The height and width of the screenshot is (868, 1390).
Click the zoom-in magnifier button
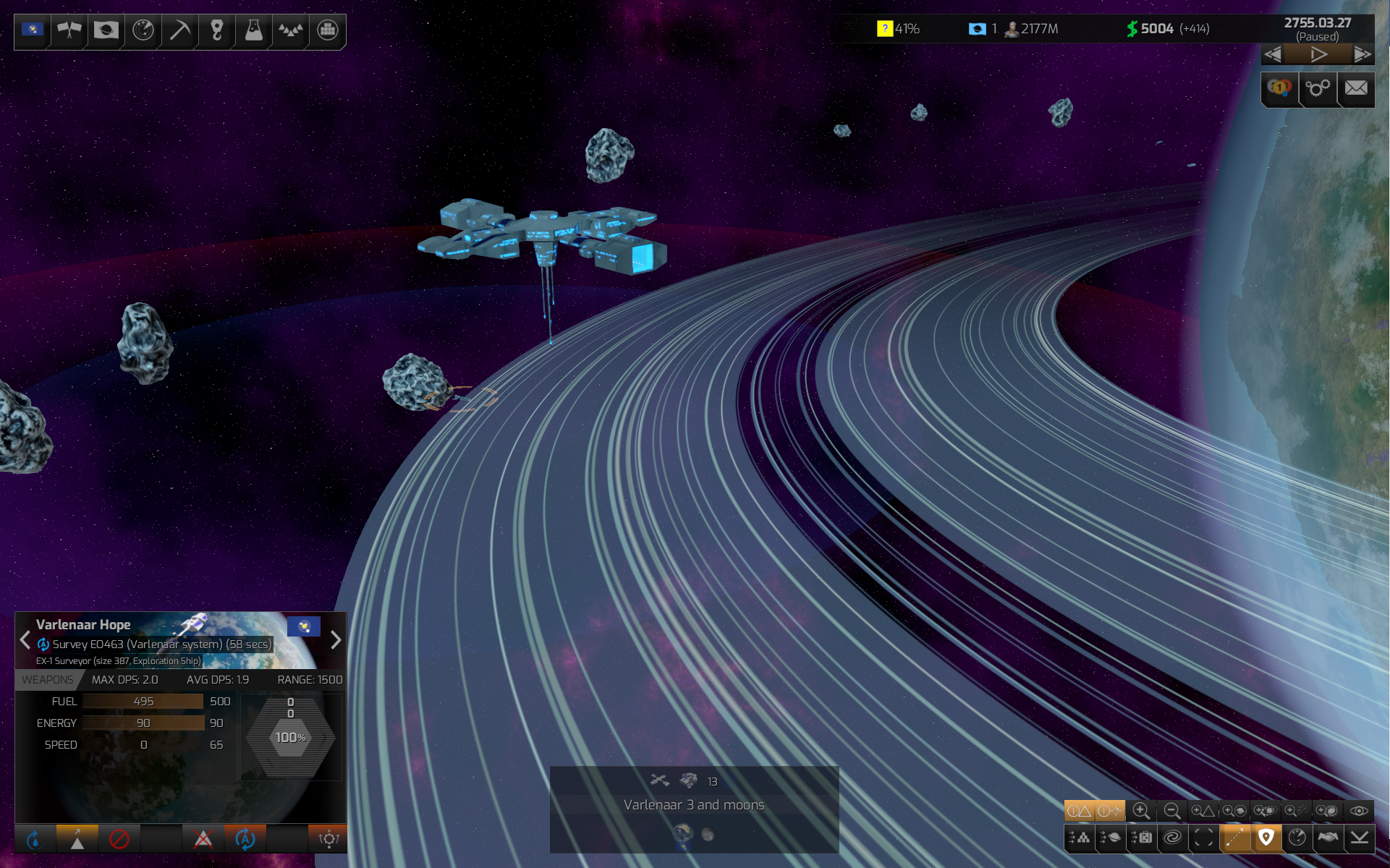pyautogui.click(x=1141, y=811)
